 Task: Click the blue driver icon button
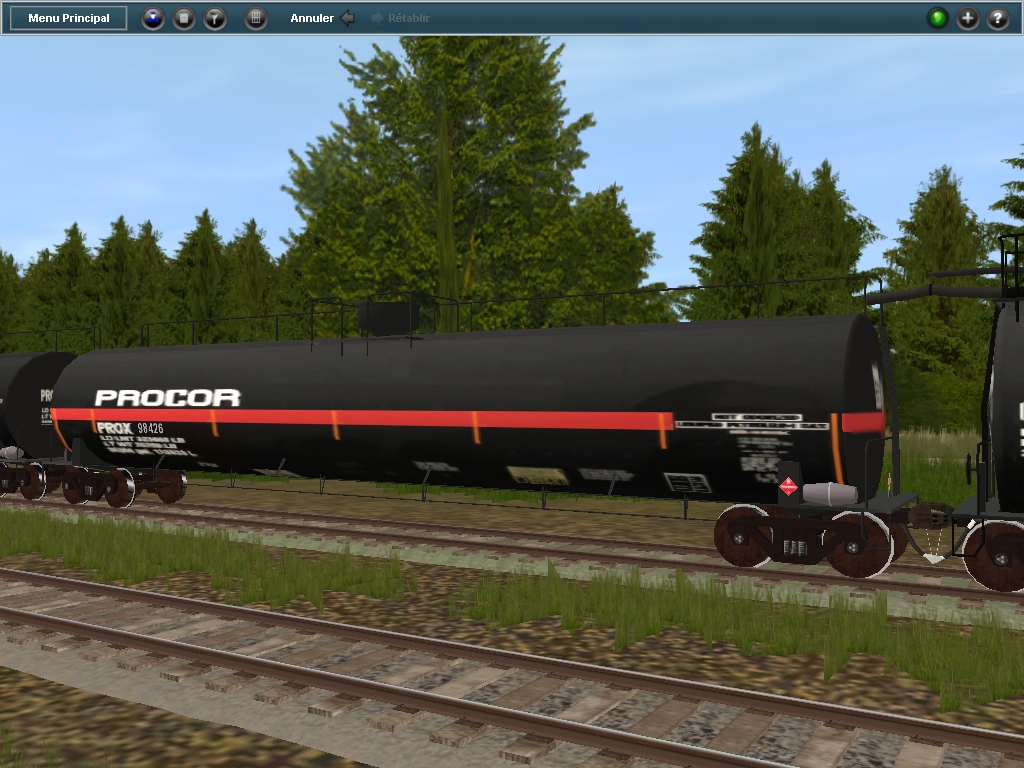[153, 18]
